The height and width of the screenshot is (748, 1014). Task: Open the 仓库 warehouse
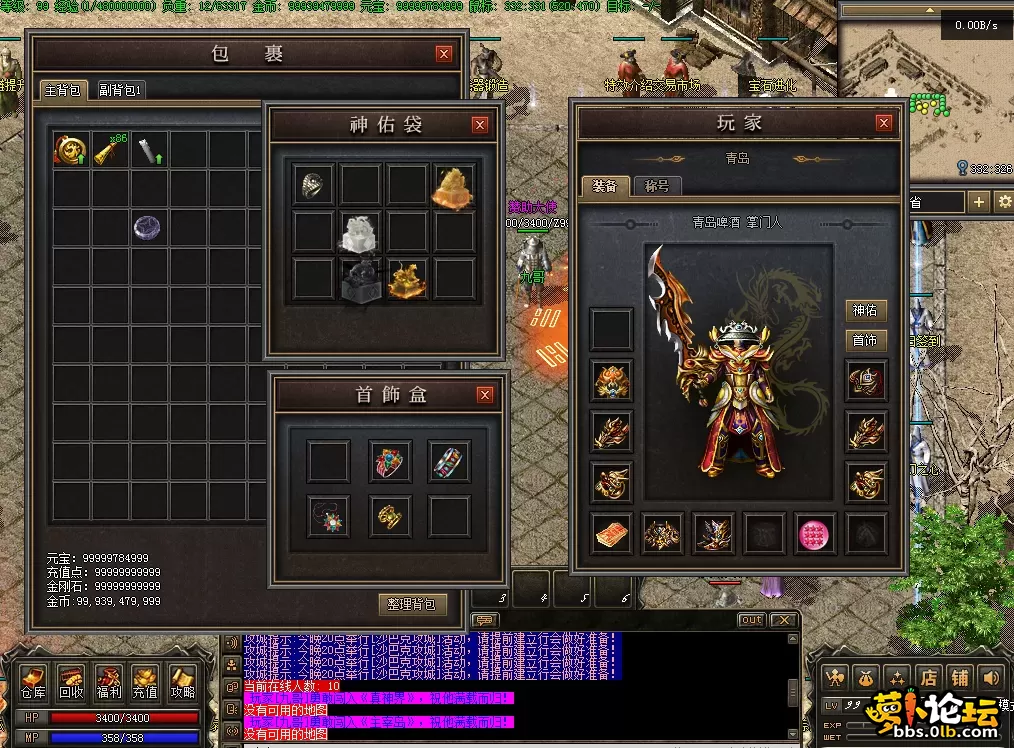click(x=33, y=682)
